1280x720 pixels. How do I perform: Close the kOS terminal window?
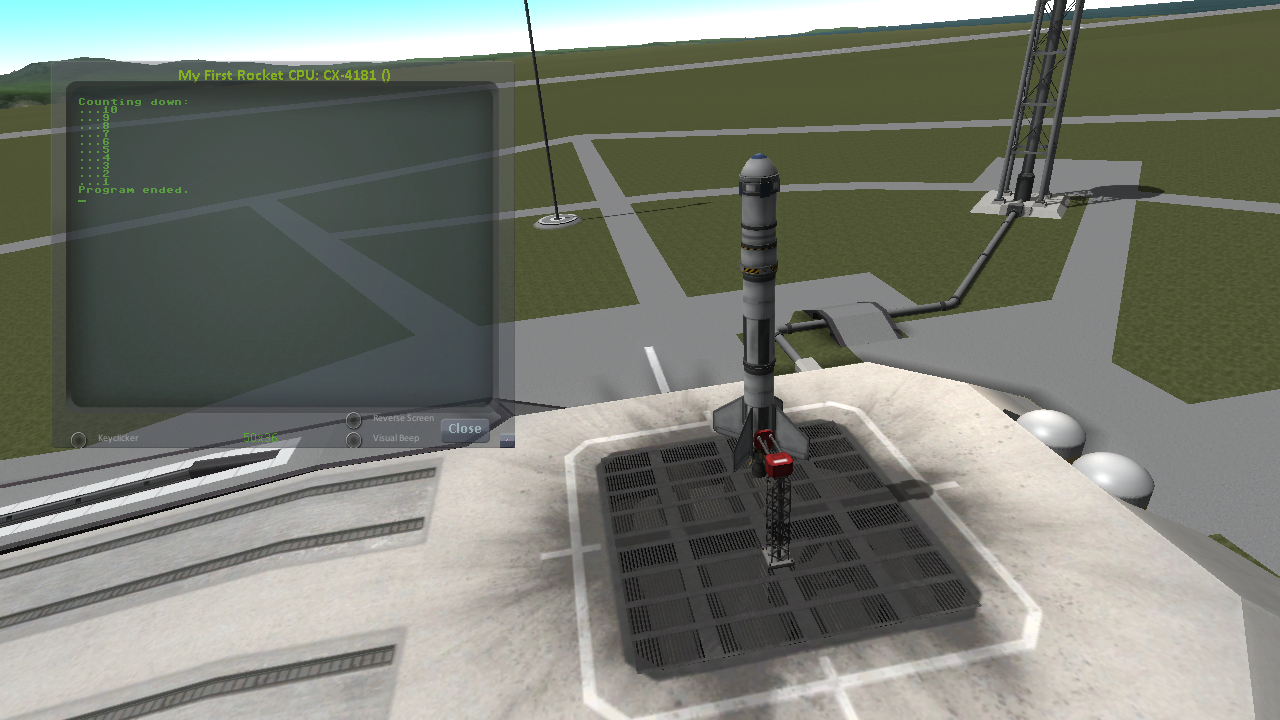pos(464,429)
